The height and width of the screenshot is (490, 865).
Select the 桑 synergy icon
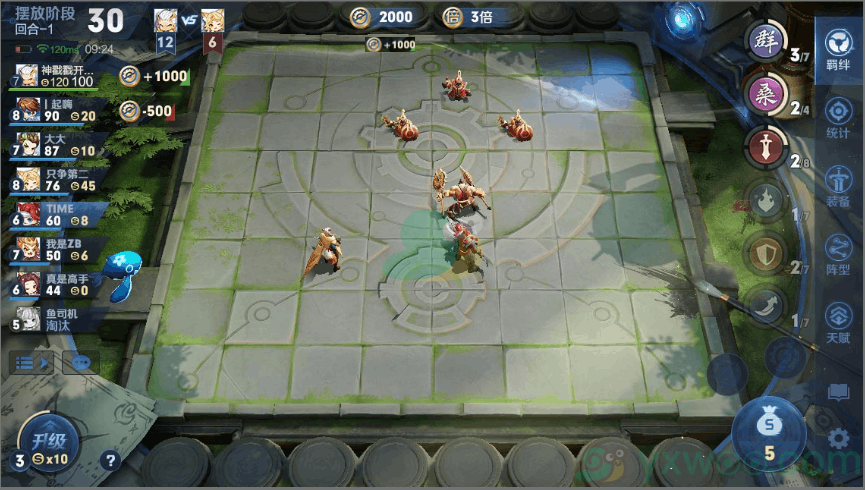click(x=767, y=96)
